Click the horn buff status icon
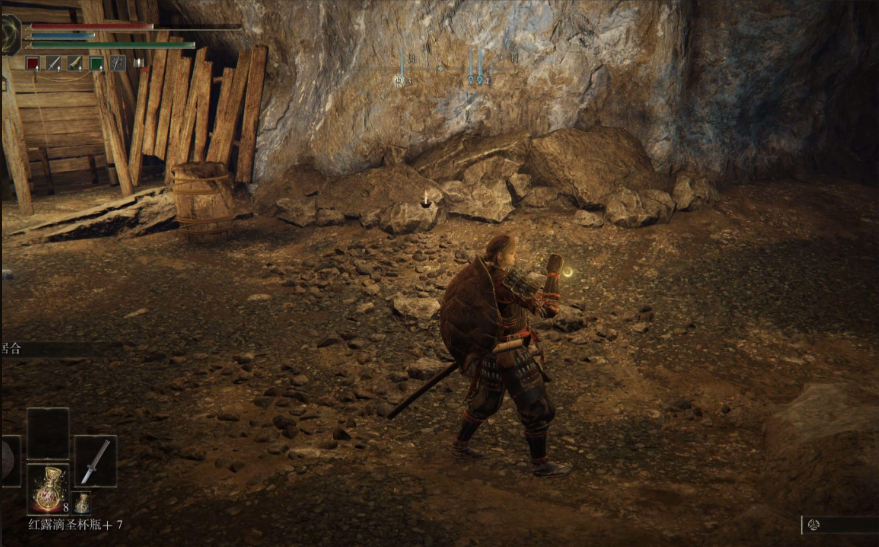The height and width of the screenshot is (547, 879). tap(75, 63)
